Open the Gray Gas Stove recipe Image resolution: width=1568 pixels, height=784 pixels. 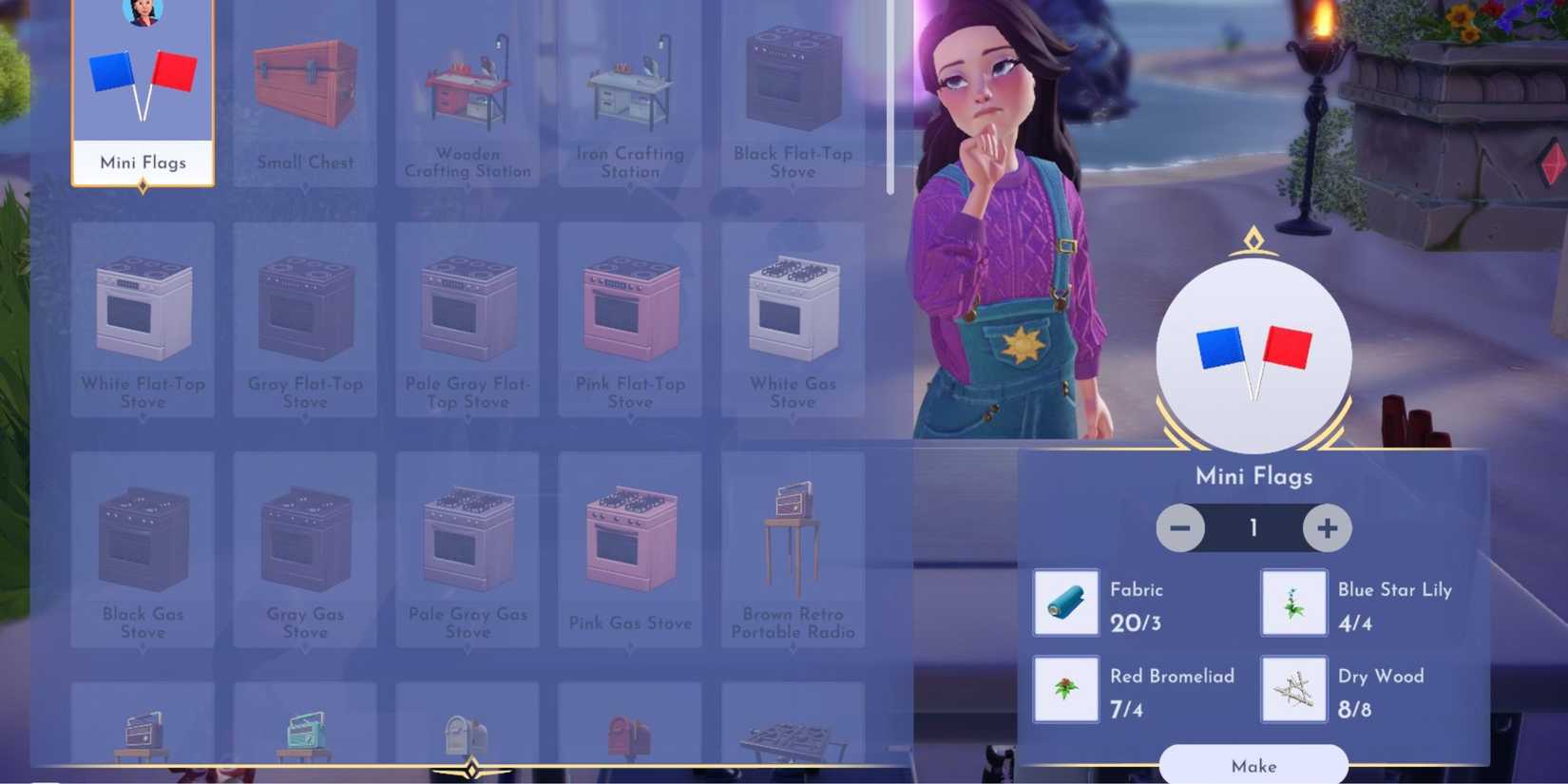point(304,546)
